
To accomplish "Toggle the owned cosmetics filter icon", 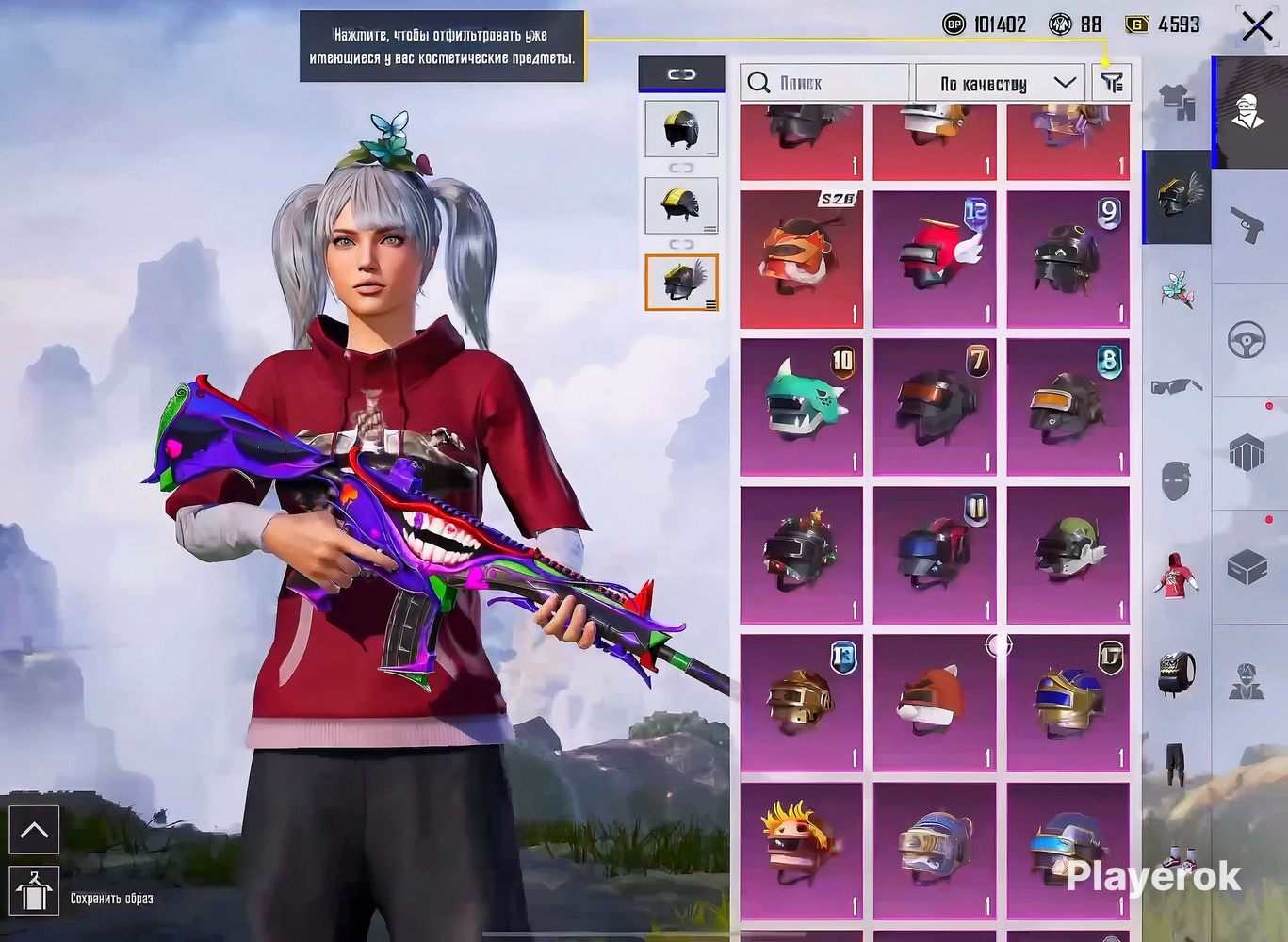I will (1112, 83).
